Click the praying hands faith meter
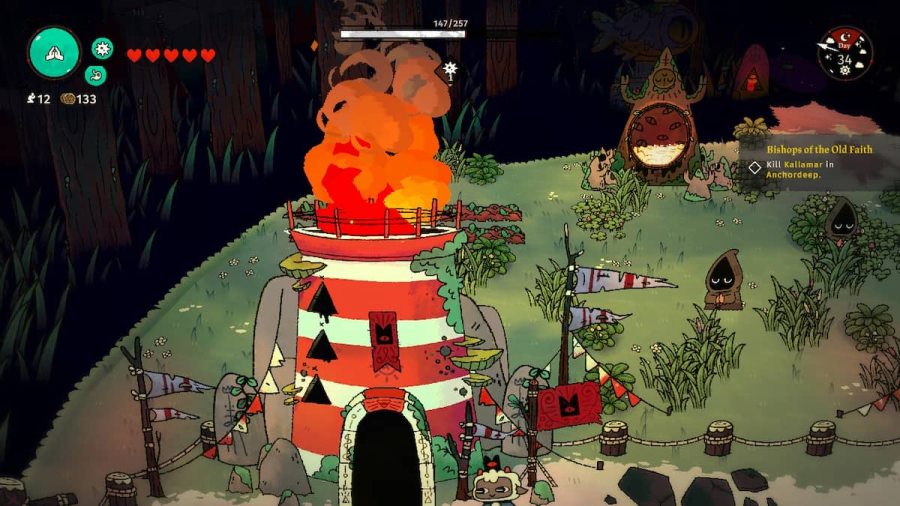Image resolution: width=900 pixels, height=506 pixels. [54, 52]
